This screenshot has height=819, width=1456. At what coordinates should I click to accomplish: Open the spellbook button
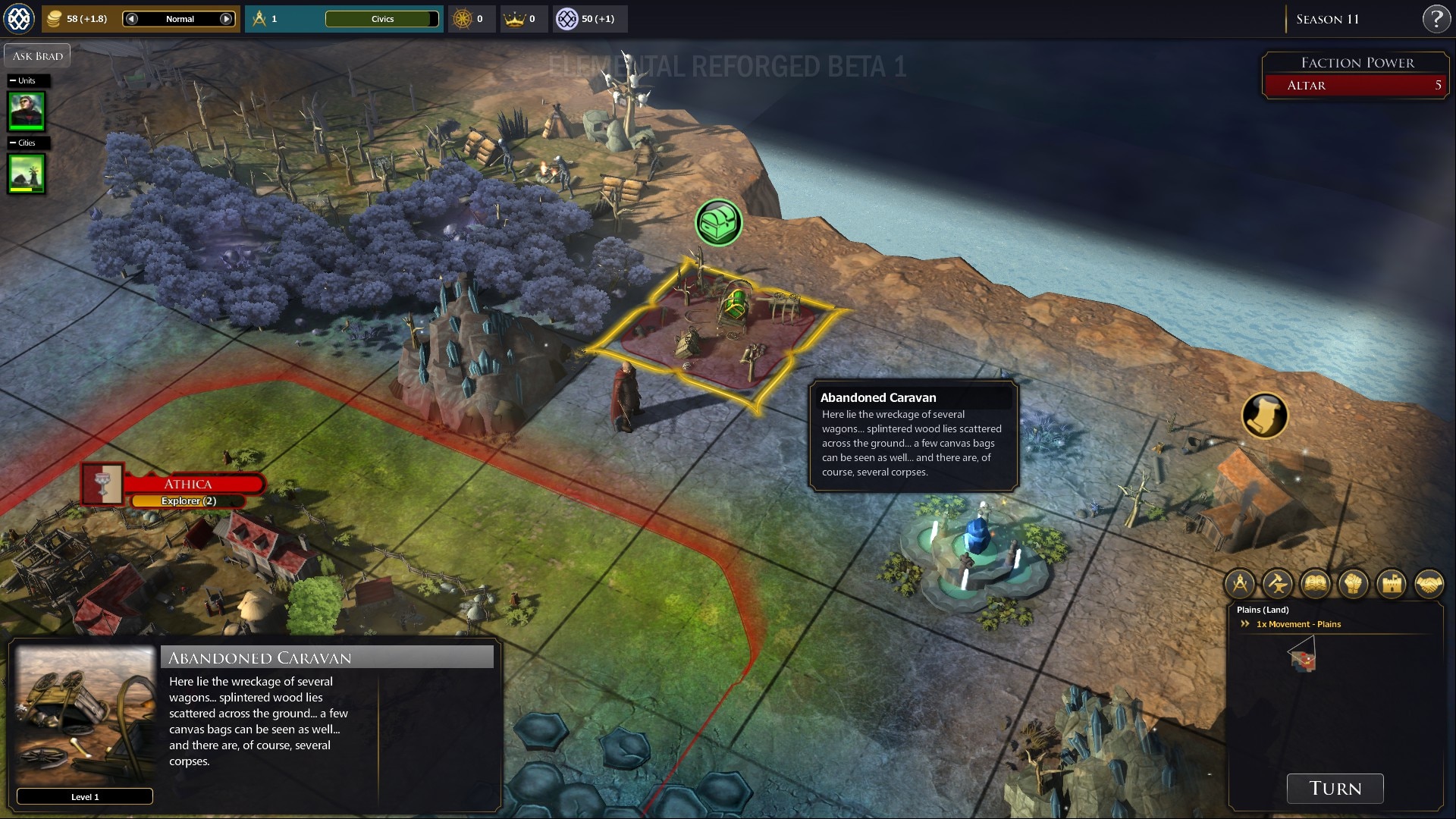pyautogui.click(x=1316, y=584)
